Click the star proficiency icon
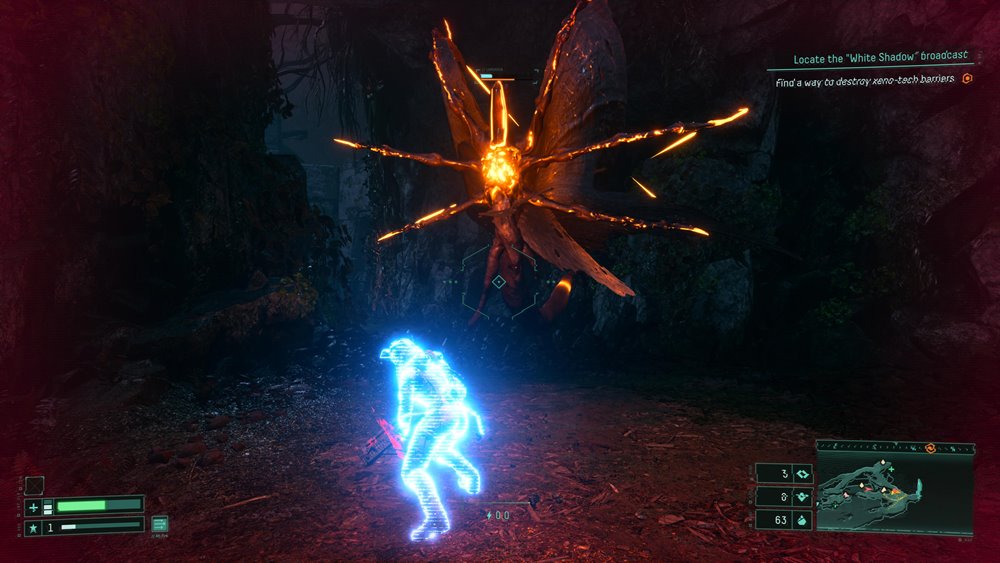This screenshot has height=563, width=1000. (x=33, y=526)
